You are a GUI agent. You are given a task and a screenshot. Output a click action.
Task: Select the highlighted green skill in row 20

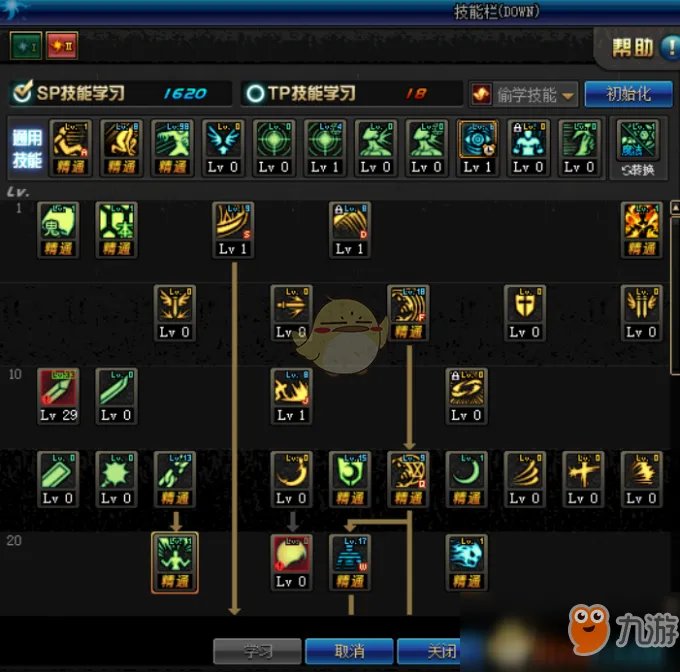175,561
